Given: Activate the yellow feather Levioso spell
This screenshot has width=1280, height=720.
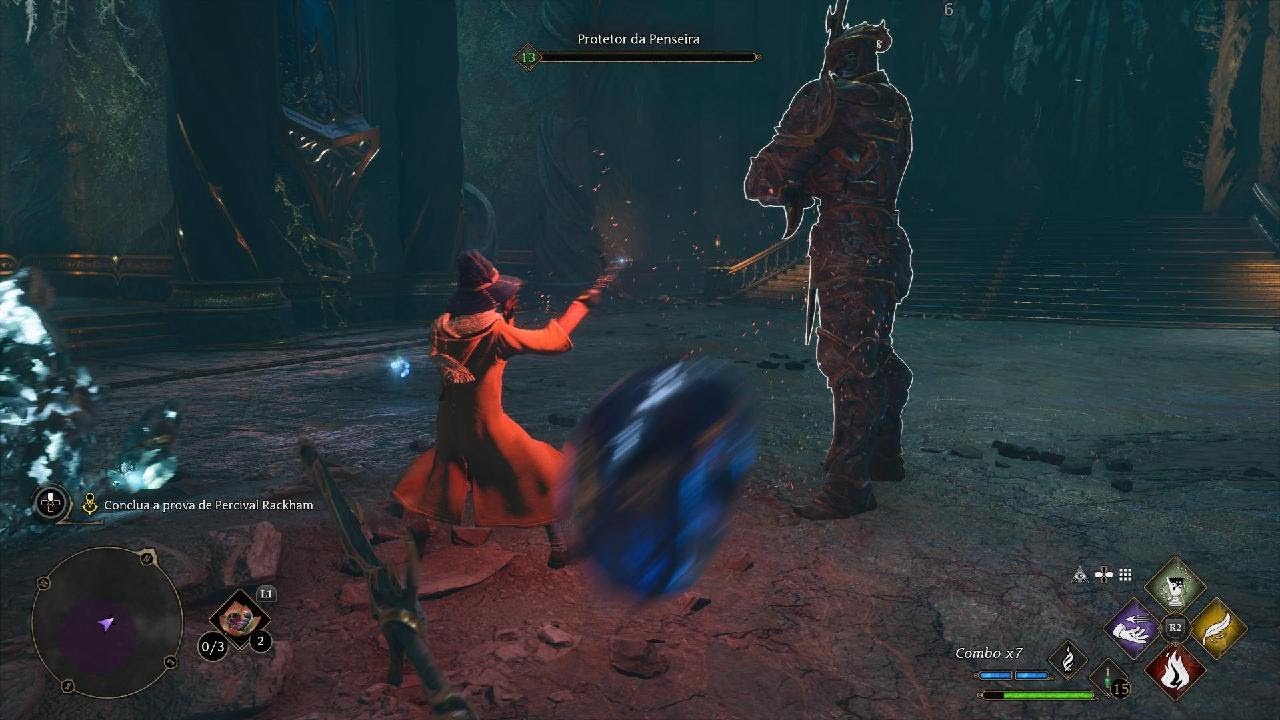Looking at the screenshot, I should 1217,629.
